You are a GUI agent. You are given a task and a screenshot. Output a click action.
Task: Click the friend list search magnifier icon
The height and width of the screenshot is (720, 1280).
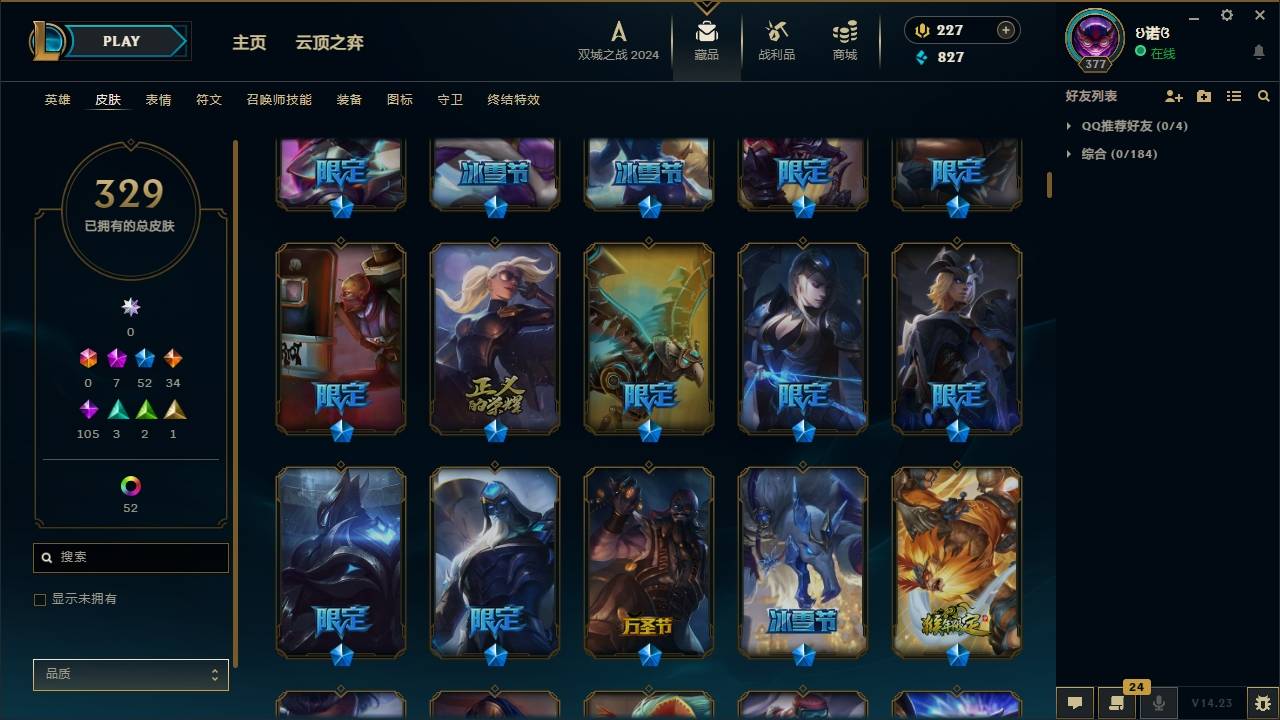click(1263, 96)
